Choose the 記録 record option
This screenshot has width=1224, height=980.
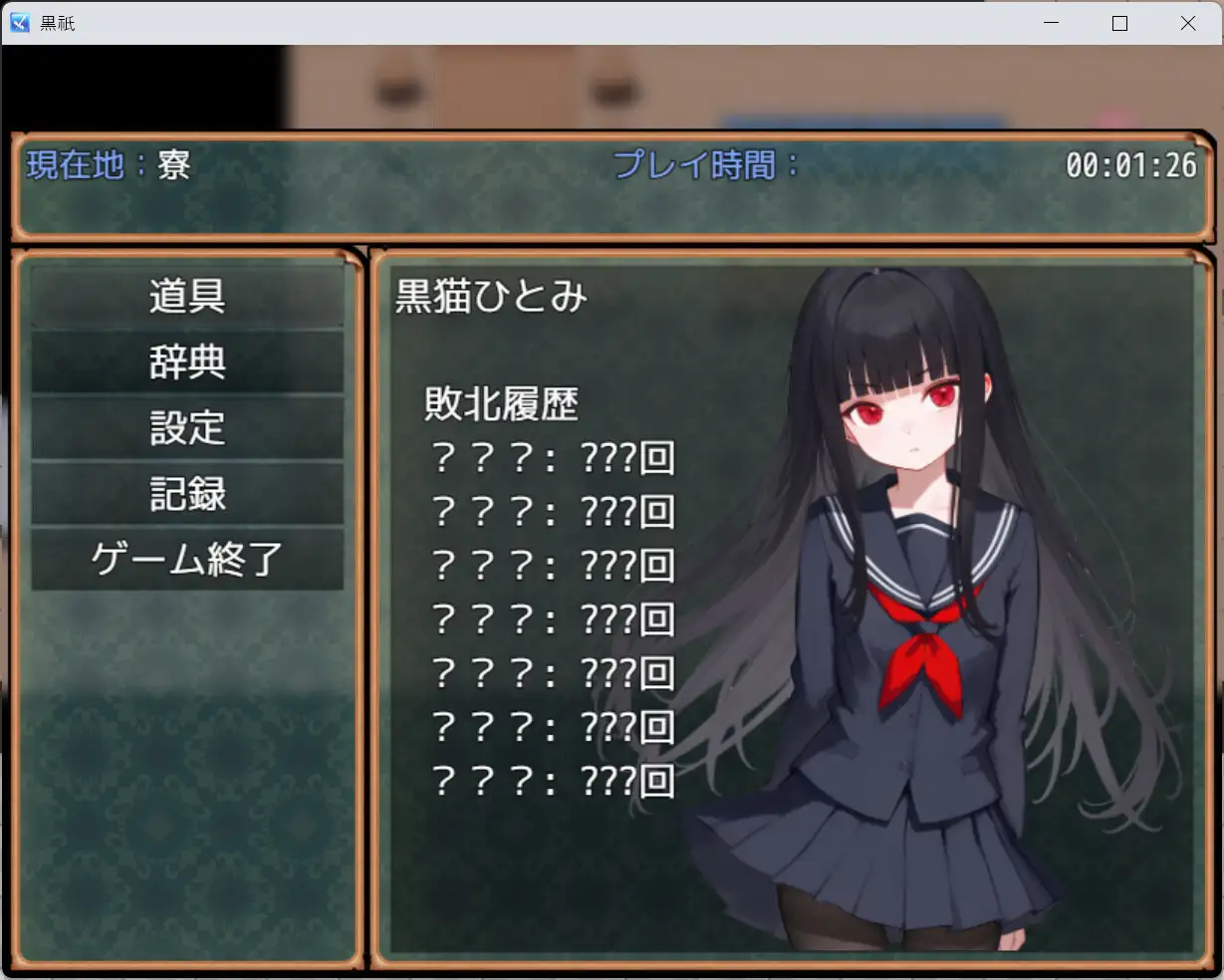[x=187, y=494]
